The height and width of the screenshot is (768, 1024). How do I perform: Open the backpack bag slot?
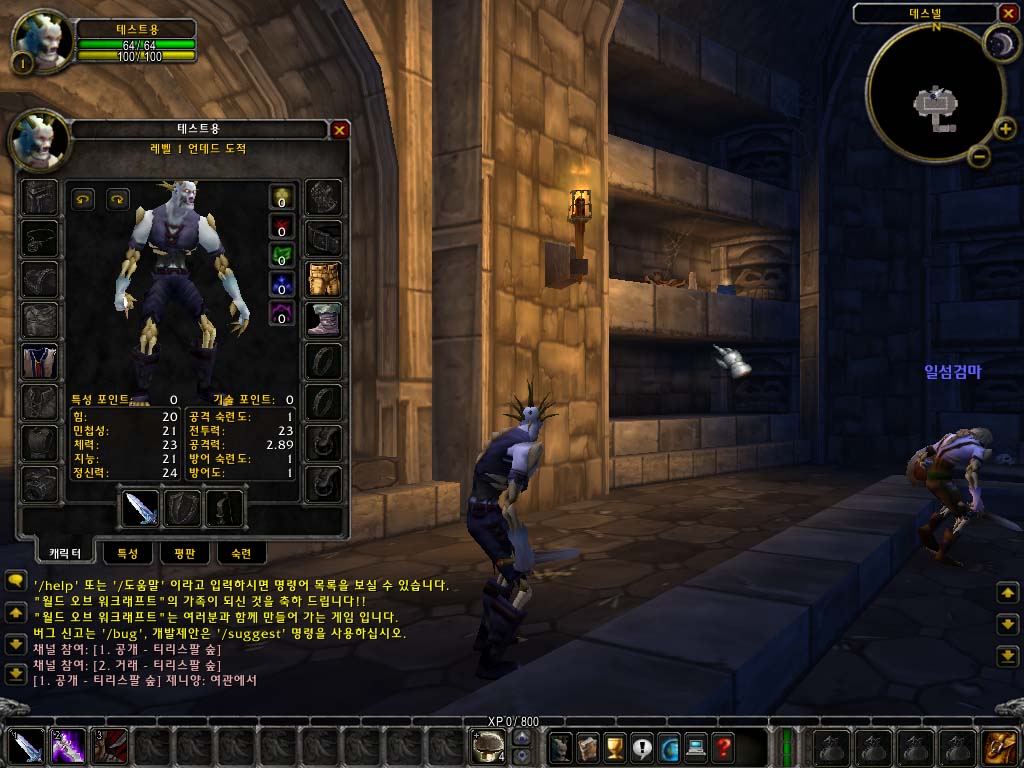[1000, 746]
